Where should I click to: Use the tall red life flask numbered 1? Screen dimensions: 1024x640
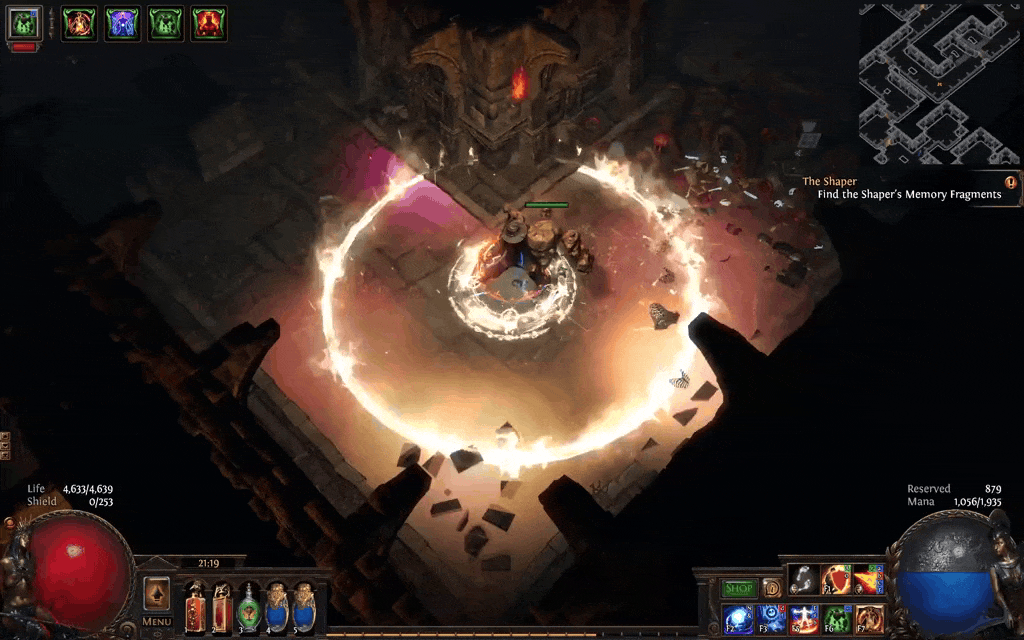click(194, 606)
